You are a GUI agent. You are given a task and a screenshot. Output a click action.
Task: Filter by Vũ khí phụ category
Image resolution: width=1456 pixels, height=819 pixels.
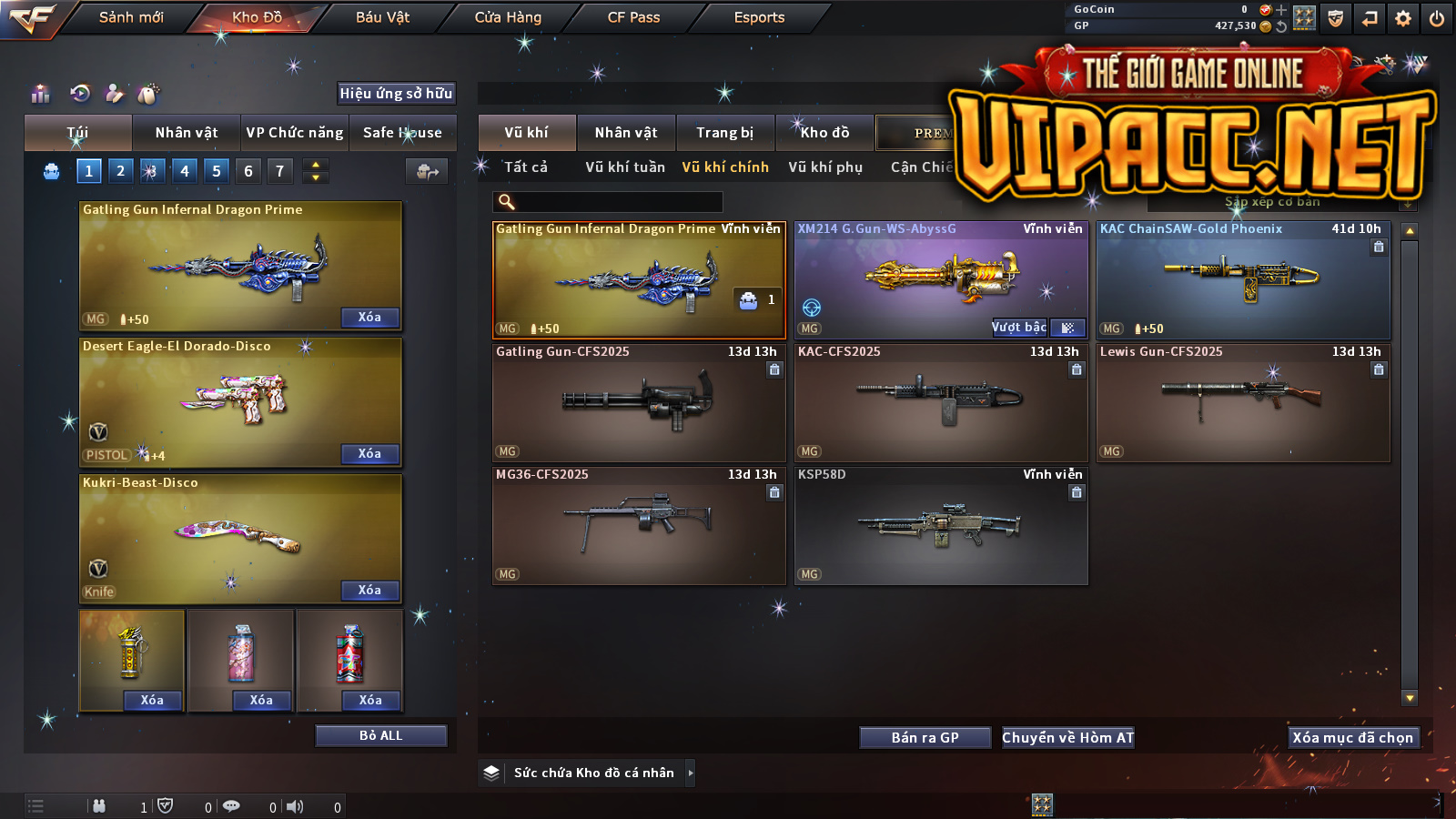[x=825, y=167]
